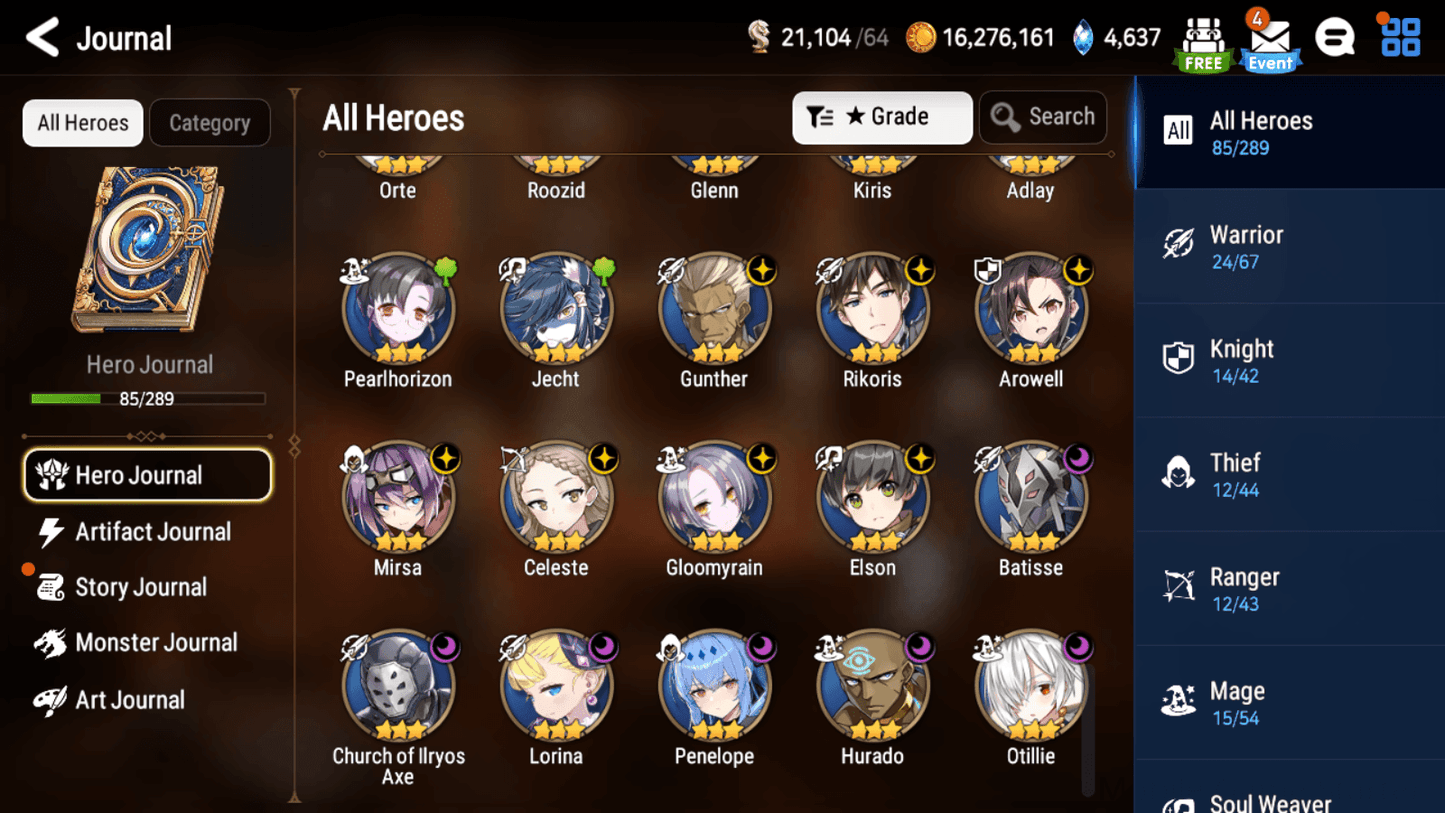Select the hero Pearlhorizon
This screenshot has width=1445, height=813.
click(x=398, y=308)
